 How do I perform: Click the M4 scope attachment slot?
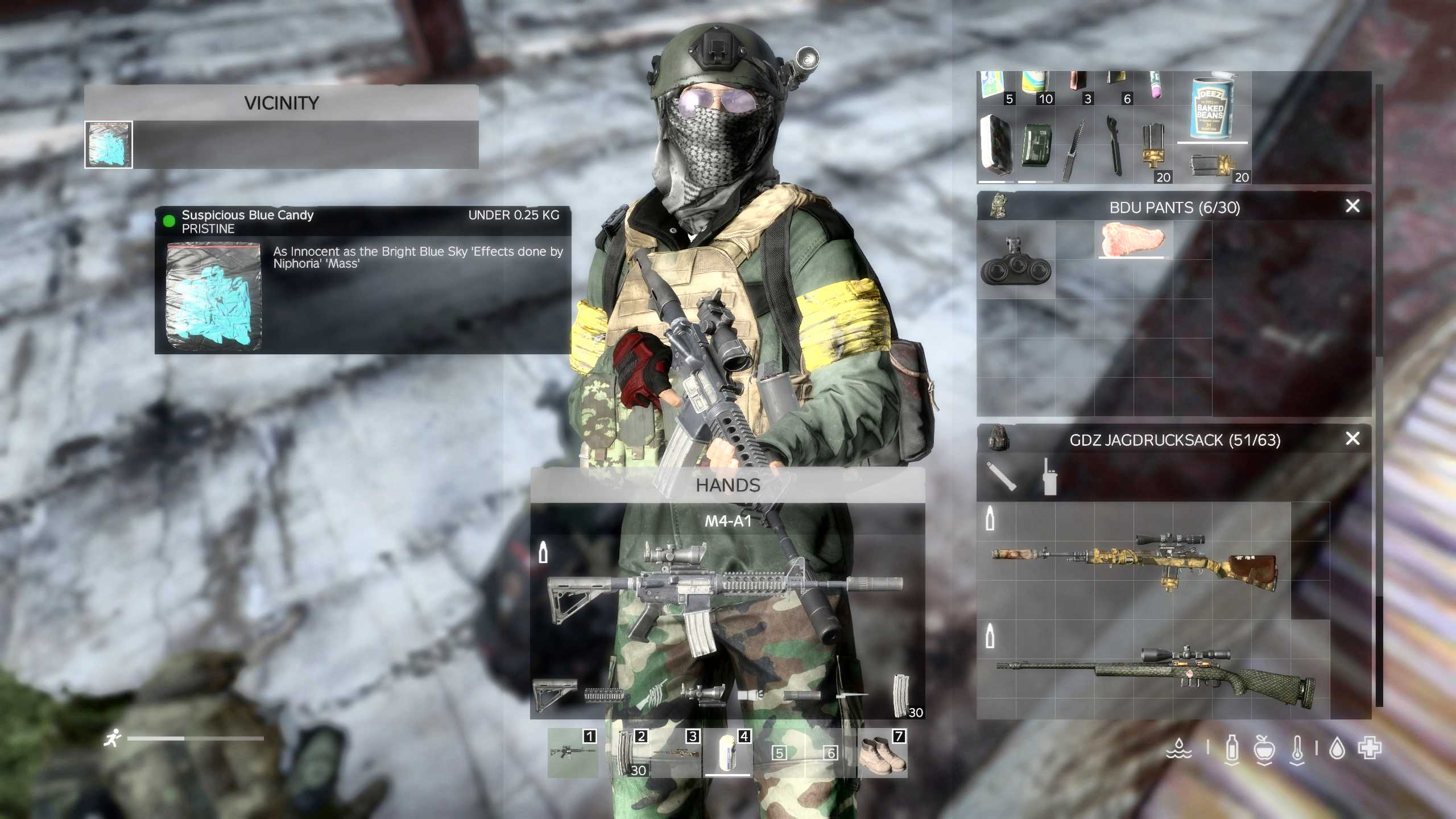702,694
